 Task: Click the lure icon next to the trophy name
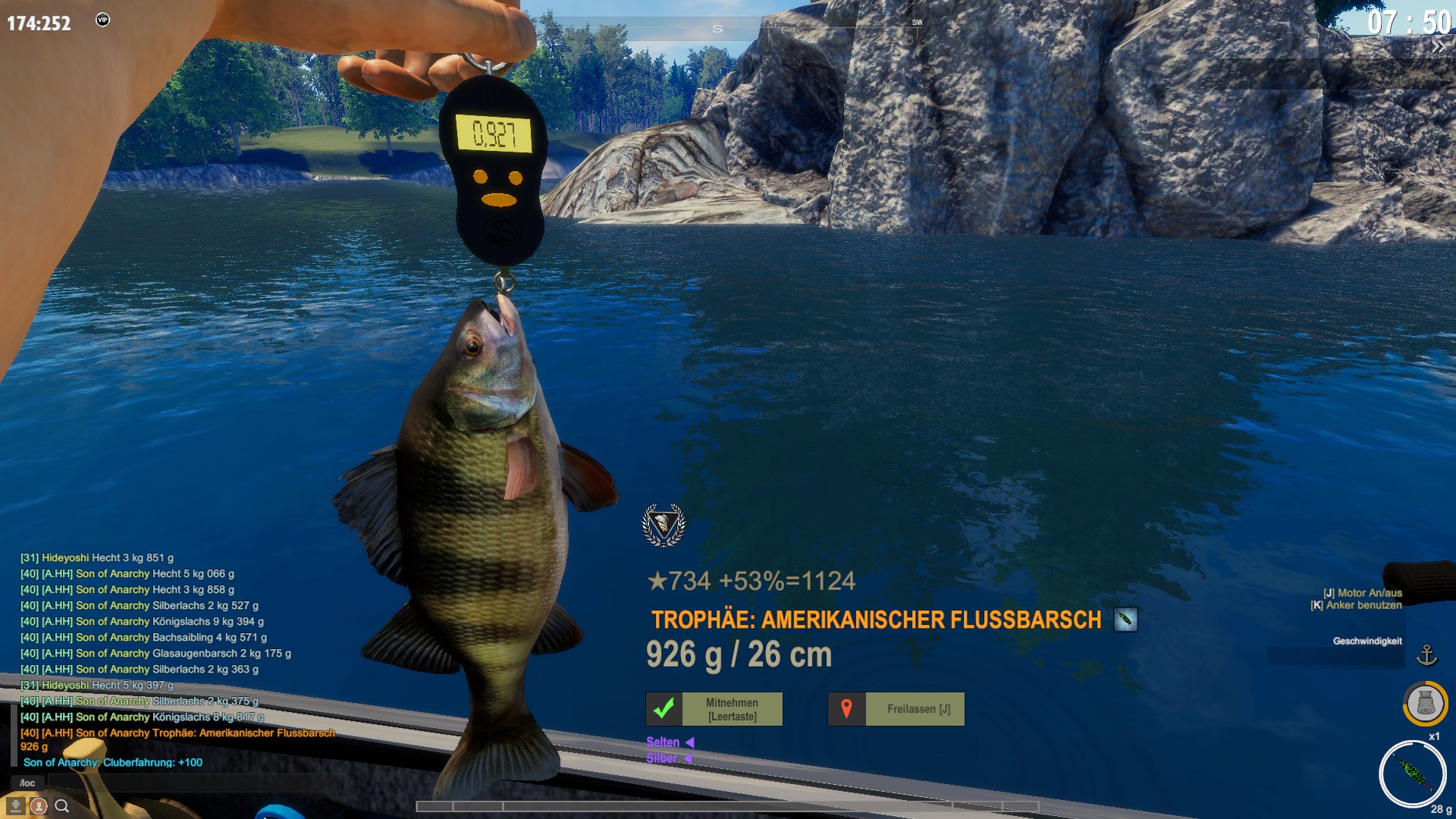tap(1125, 620)
